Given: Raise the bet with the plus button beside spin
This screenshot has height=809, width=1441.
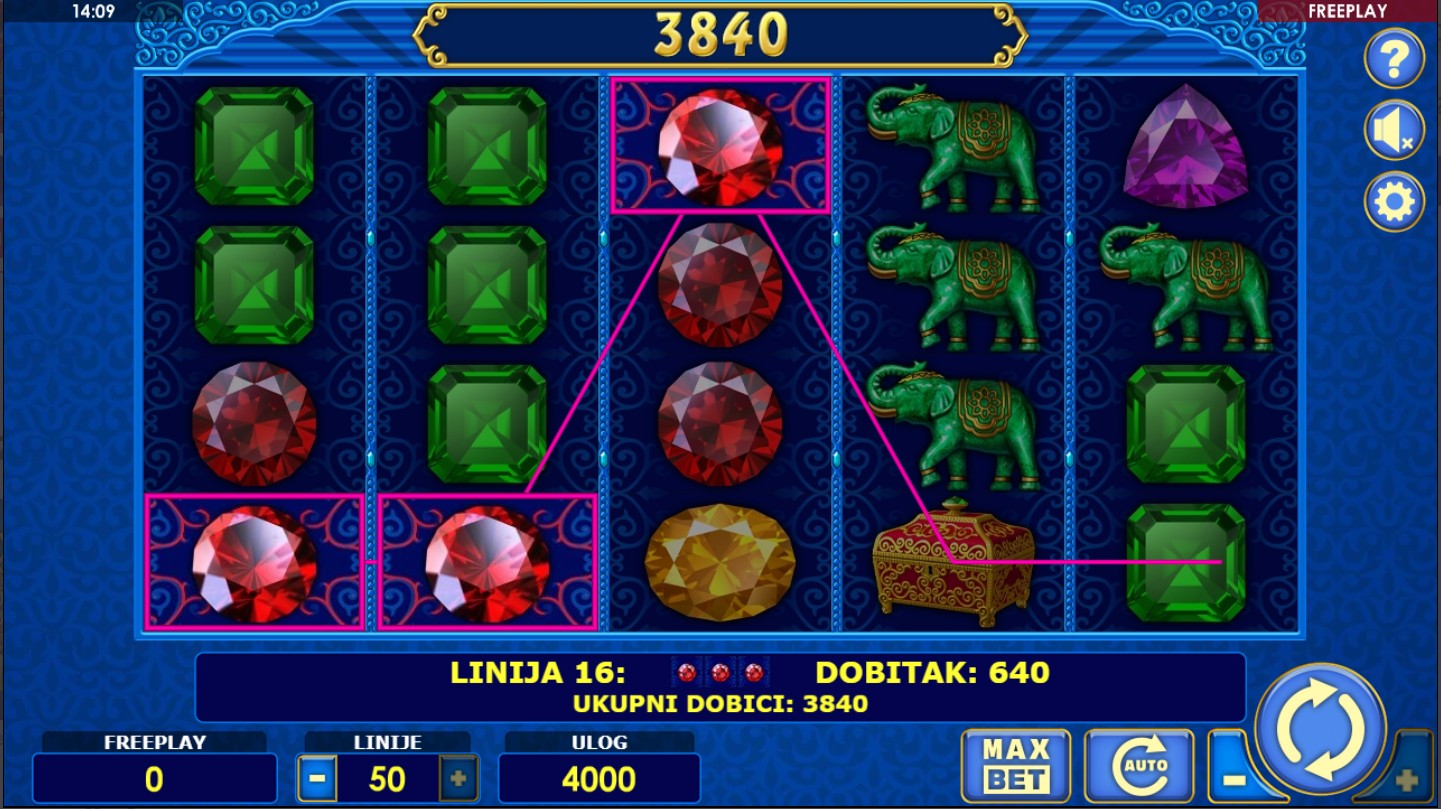Looking at the screenshot, I should (x=1405, y=778).
